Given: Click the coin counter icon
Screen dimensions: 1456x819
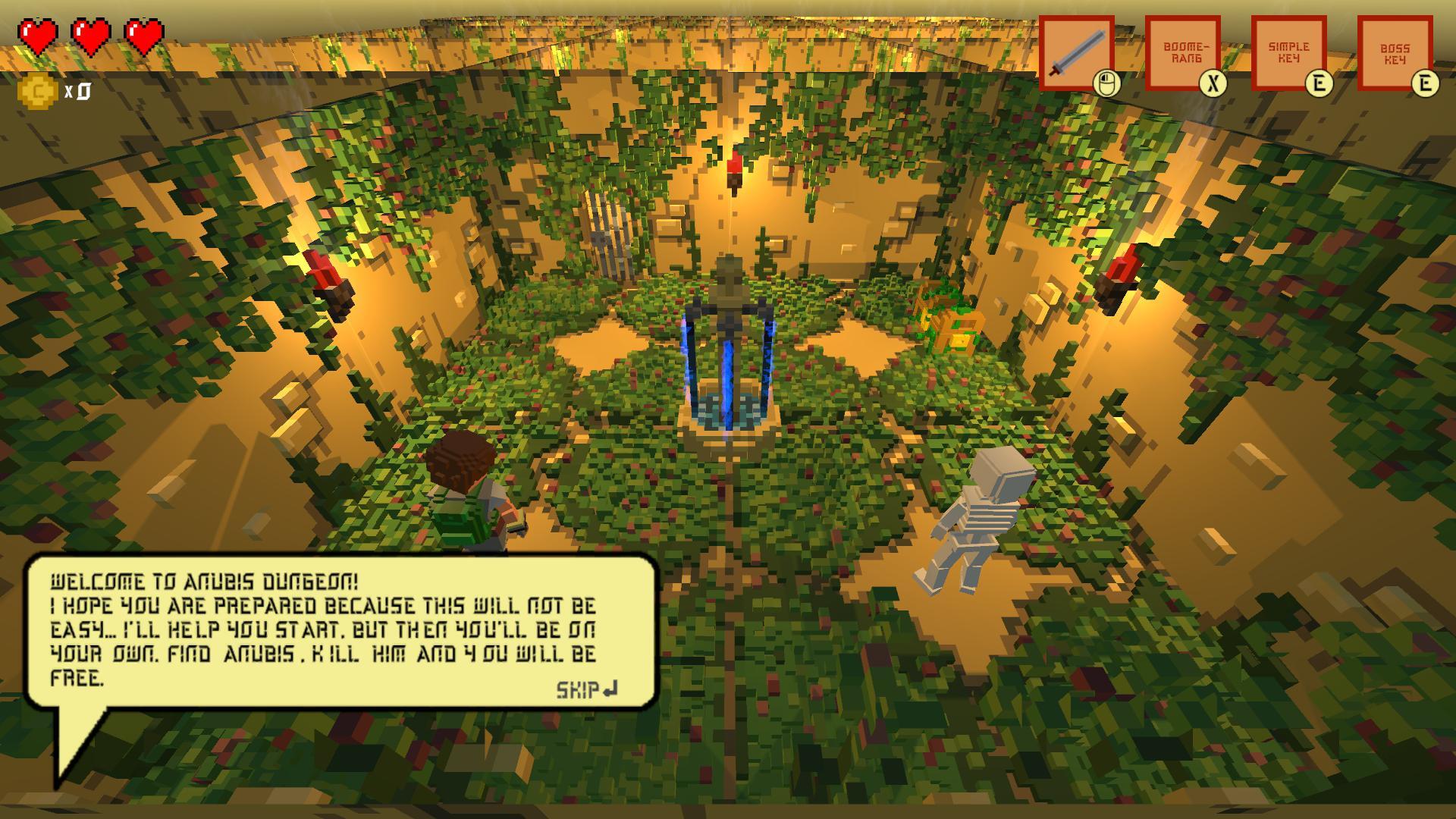Looking at the screenshot, I should (x=36, y=90).
